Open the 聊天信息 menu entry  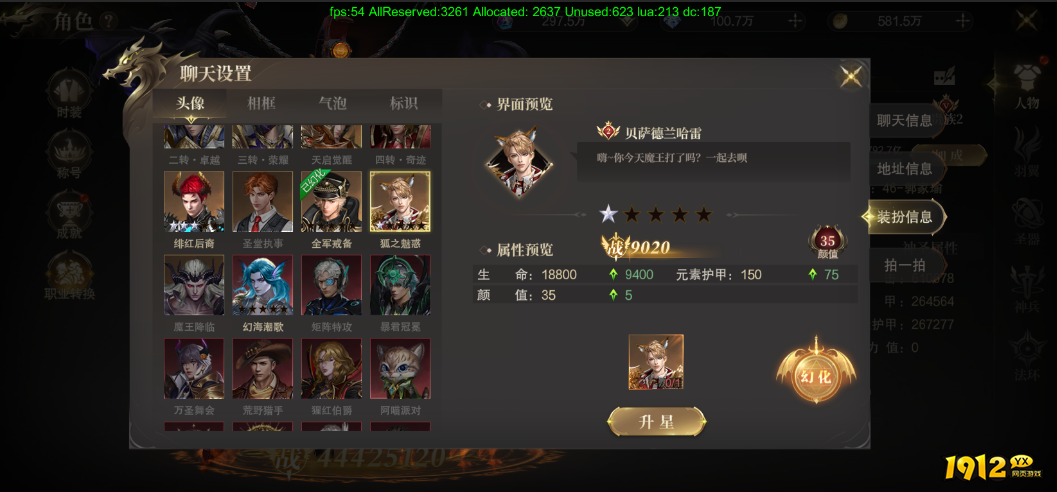[904, 121]
